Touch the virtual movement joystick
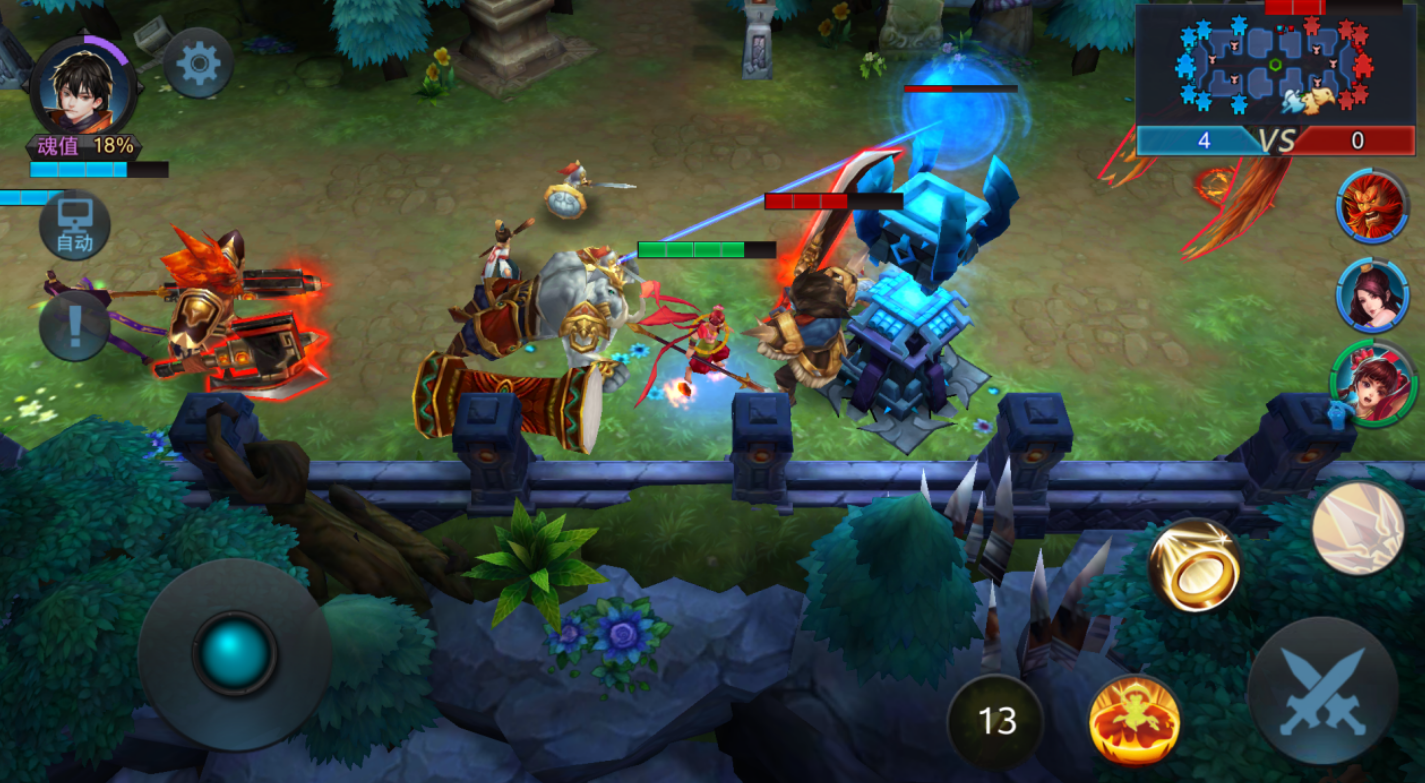The image size is (1425, 783). point(235,654)
